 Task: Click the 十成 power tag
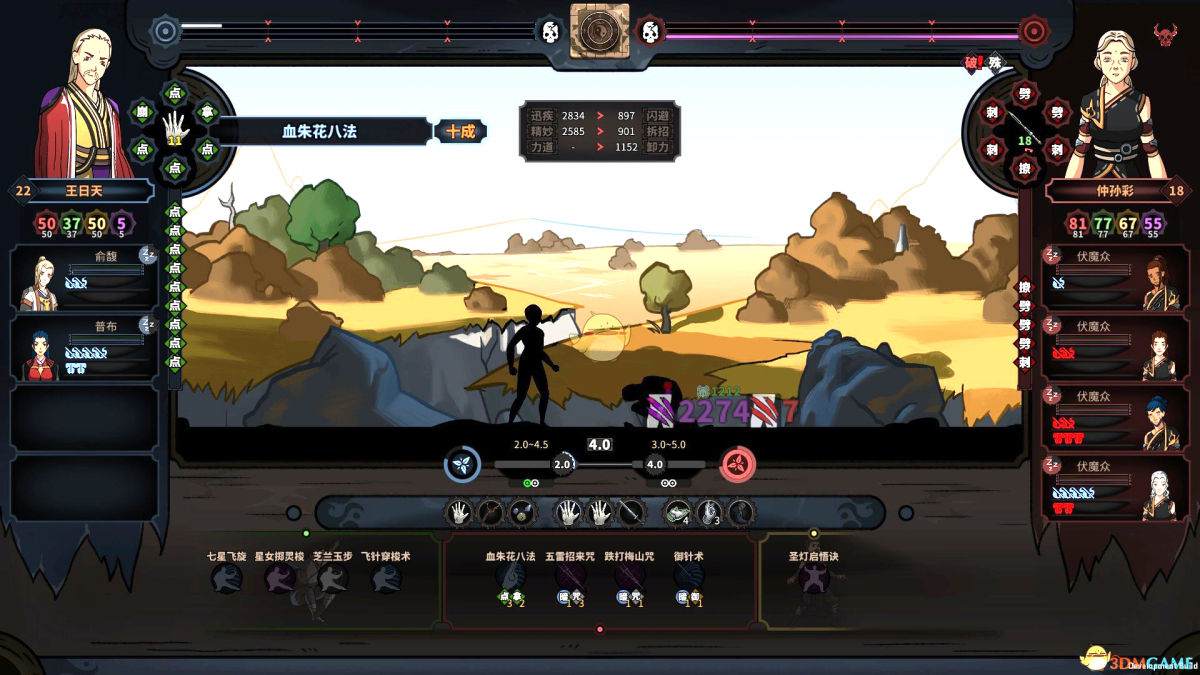(461, 131)
